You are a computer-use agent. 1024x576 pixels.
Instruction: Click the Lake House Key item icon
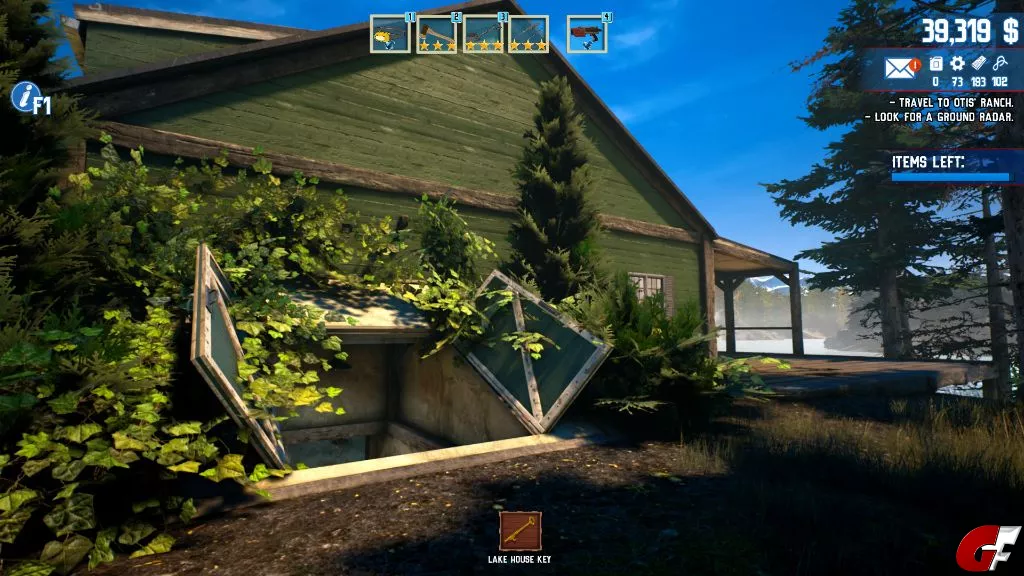coord(520,531)
